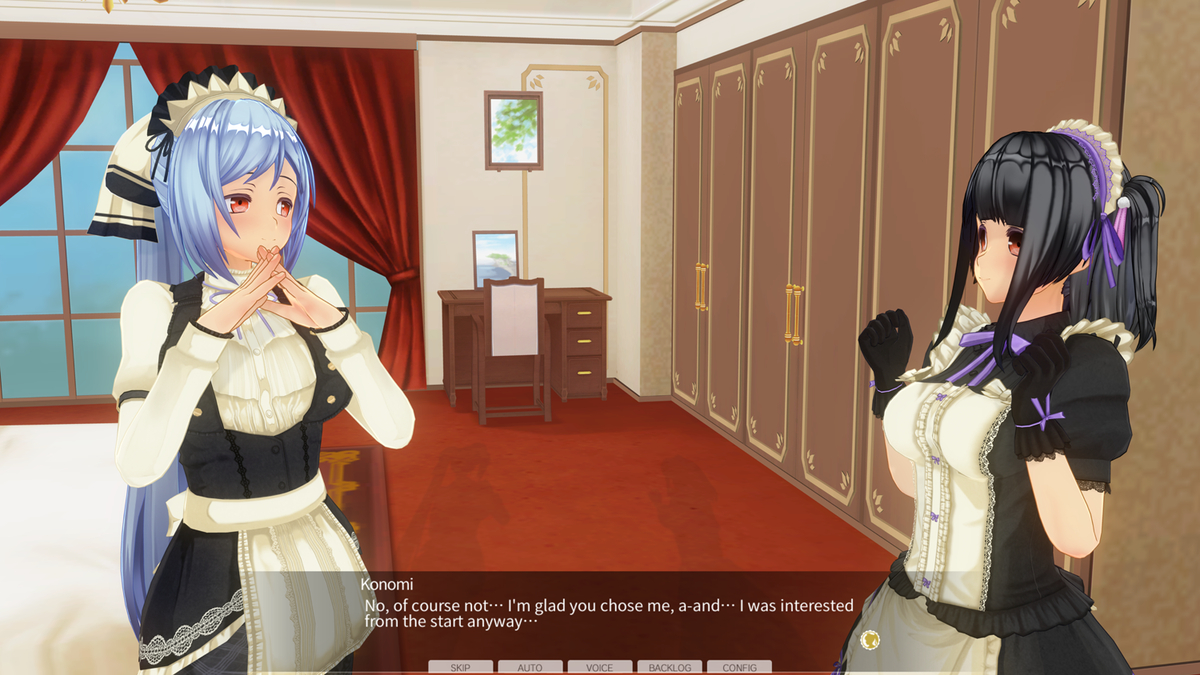
Task: Advance dialogue via the round continue icon
Action: (x=869, y=639)
